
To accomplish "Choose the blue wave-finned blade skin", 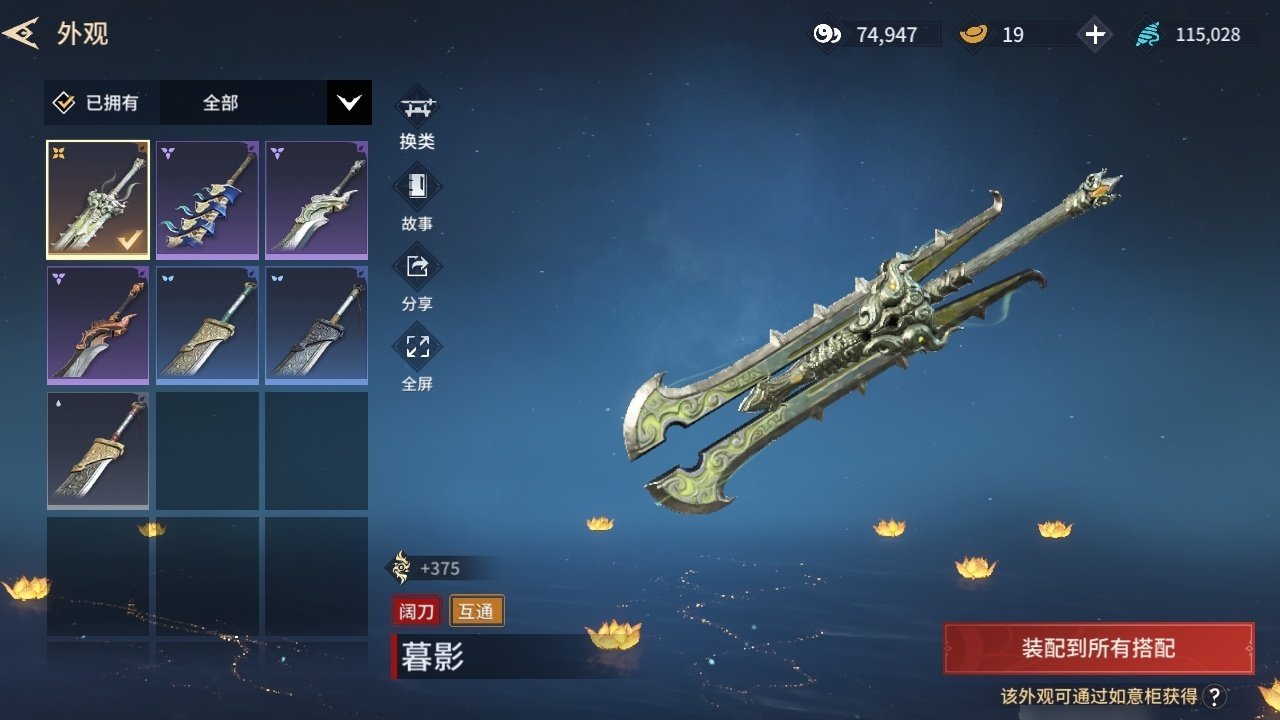I will coord(207,199).
